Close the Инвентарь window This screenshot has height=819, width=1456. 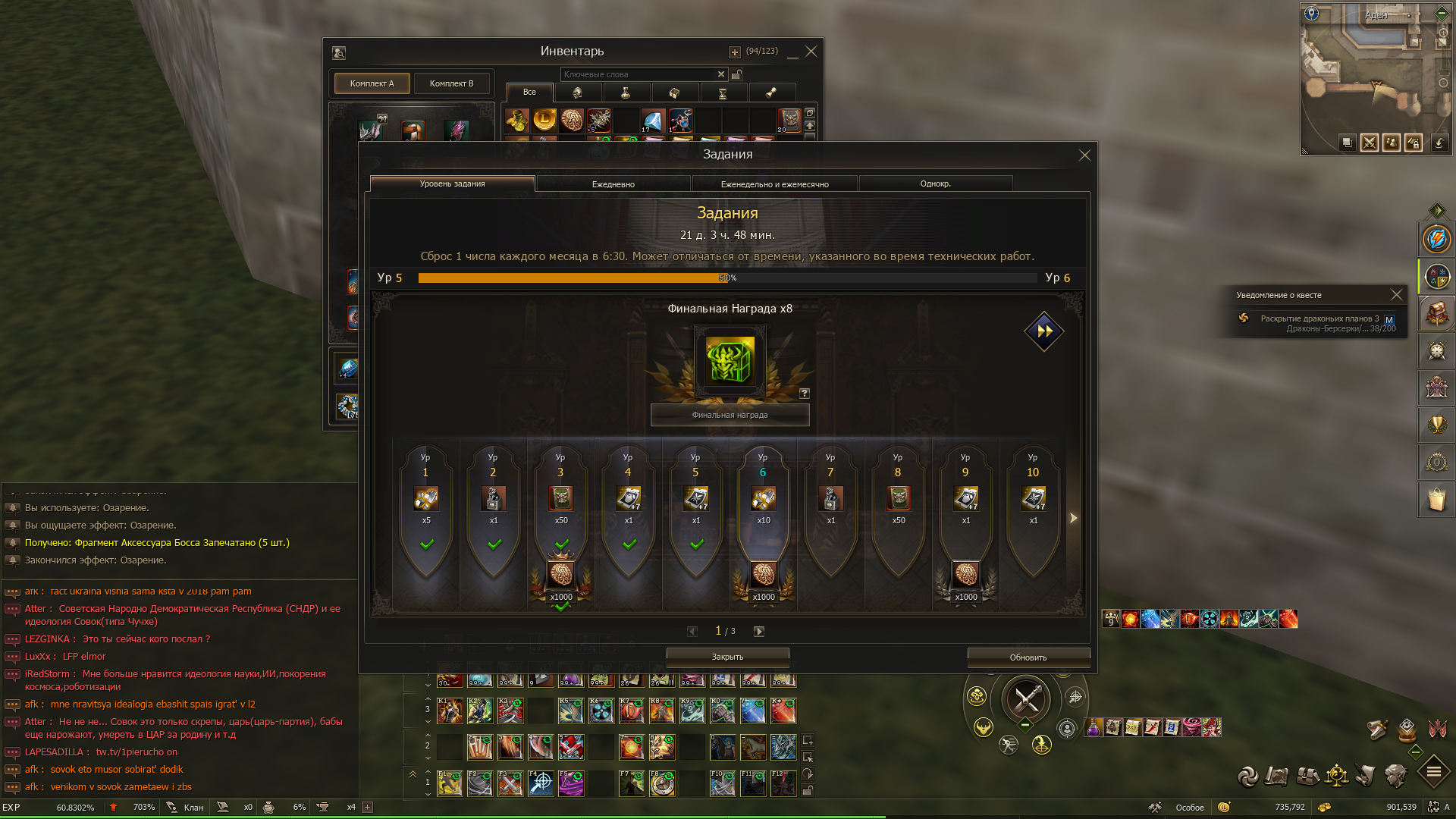811,52
